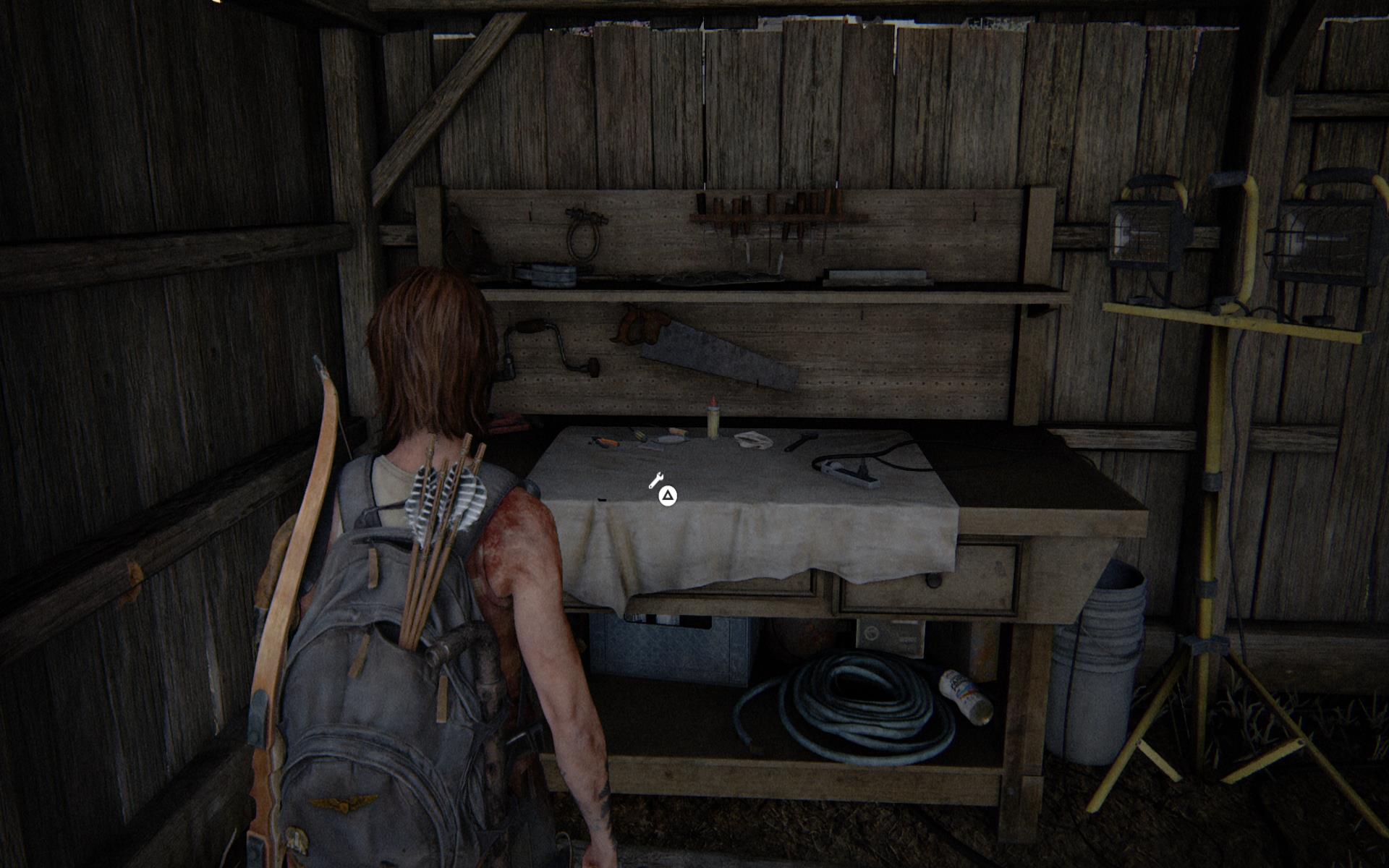The height and width of the screenshot is (868, 1389).
Task: Select the wrench workbench interaction icon
Action: [x=656, y=480]
